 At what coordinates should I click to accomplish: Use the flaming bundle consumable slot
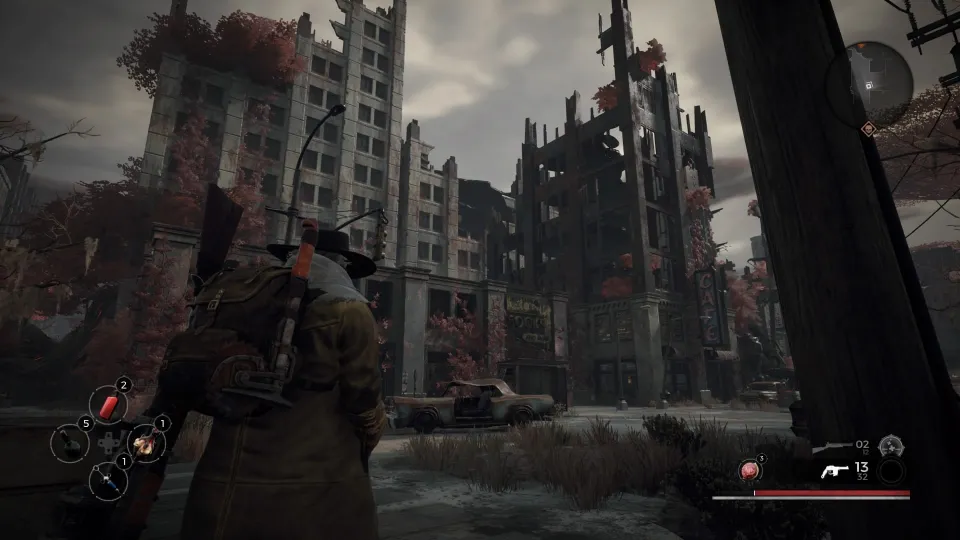146,443
